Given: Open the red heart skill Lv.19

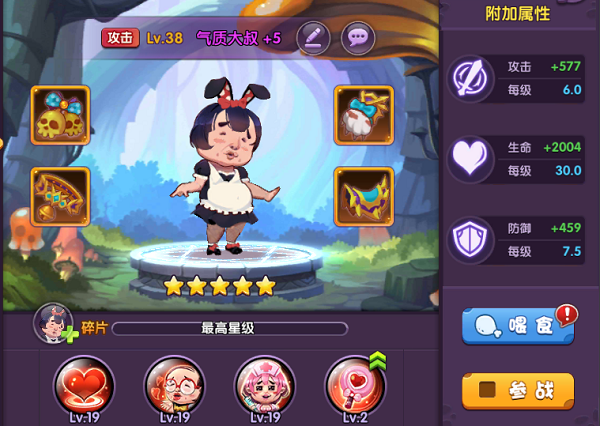Looking at the screenshot, I should (83, 385).
